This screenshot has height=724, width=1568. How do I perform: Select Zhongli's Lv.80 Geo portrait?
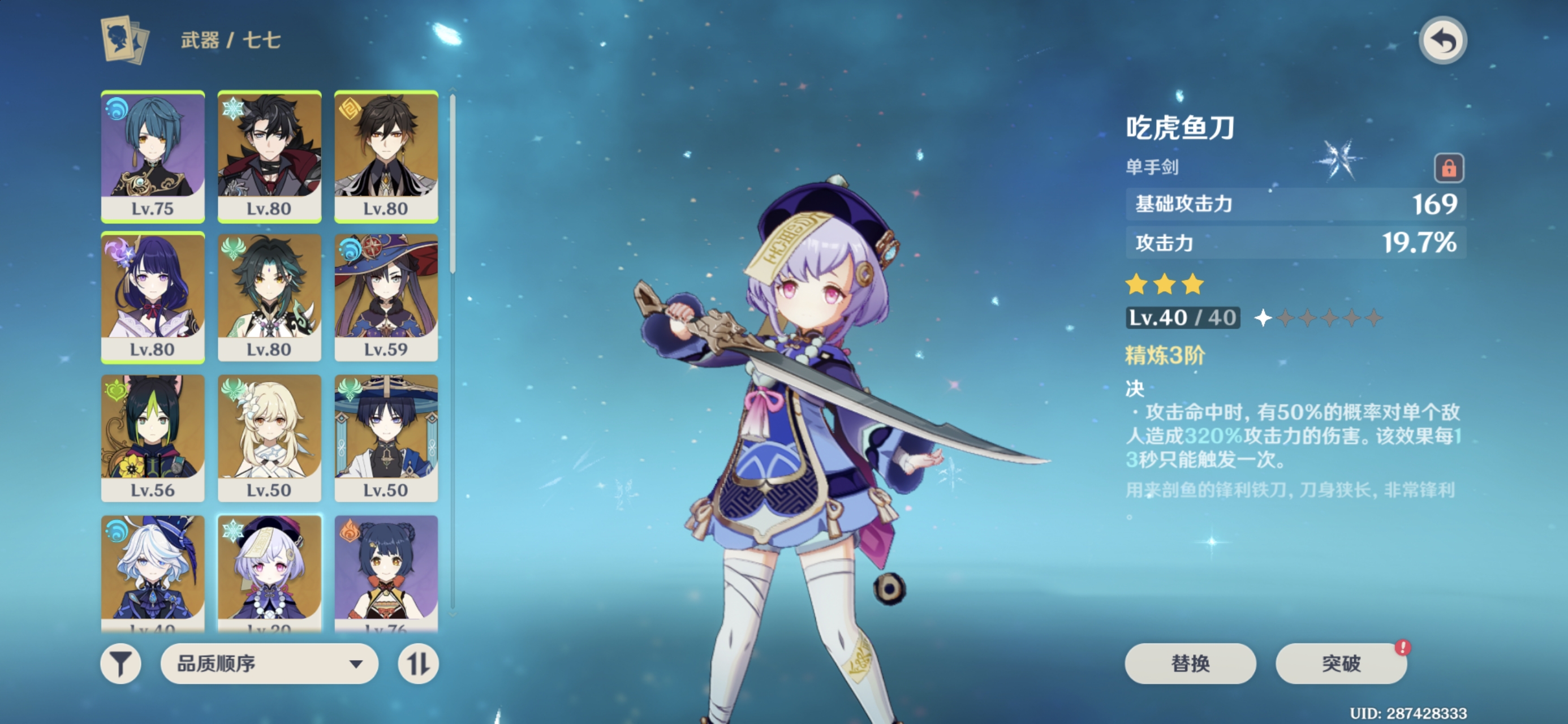tap(386, 157)
